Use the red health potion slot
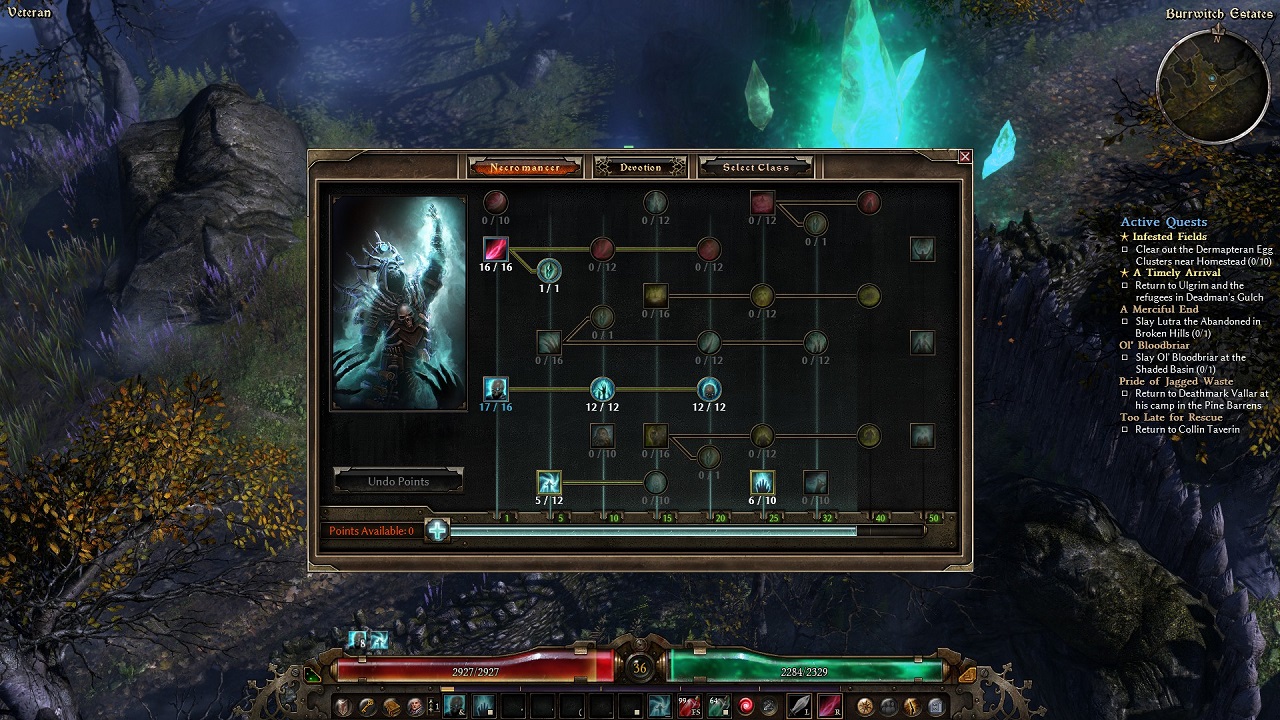The width and height of the screenshot is (1280, 720). [689, 707]
